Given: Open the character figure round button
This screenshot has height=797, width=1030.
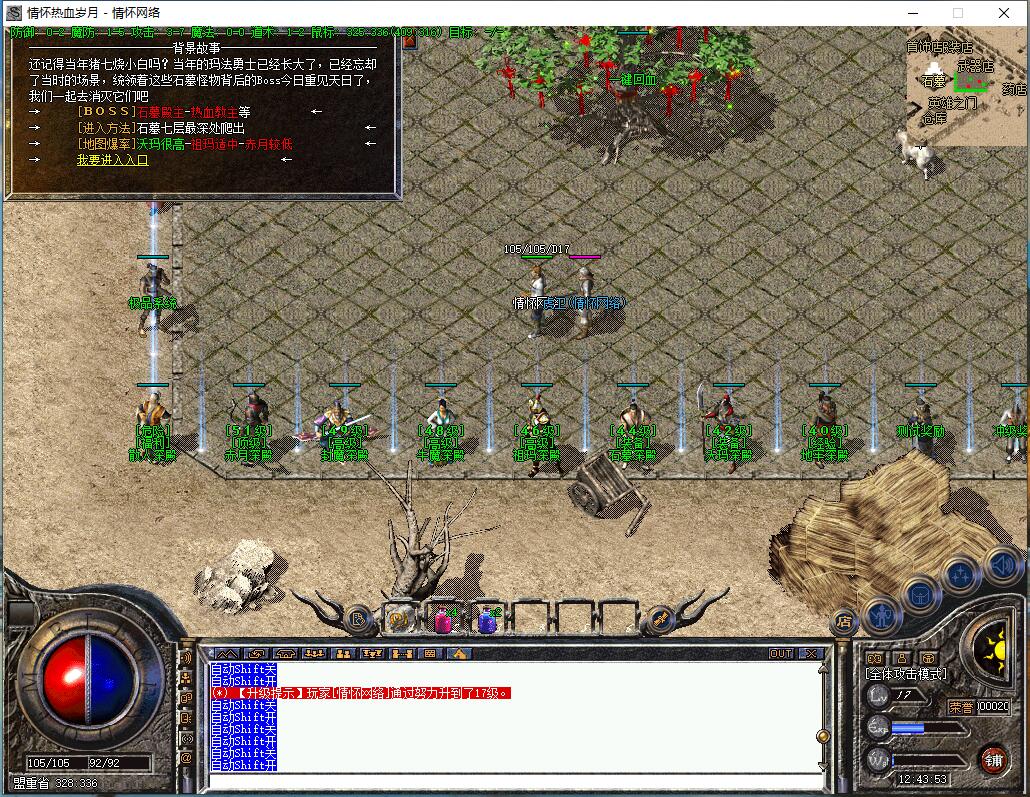Looking at the screenshot, I should [x=882, y=614].
